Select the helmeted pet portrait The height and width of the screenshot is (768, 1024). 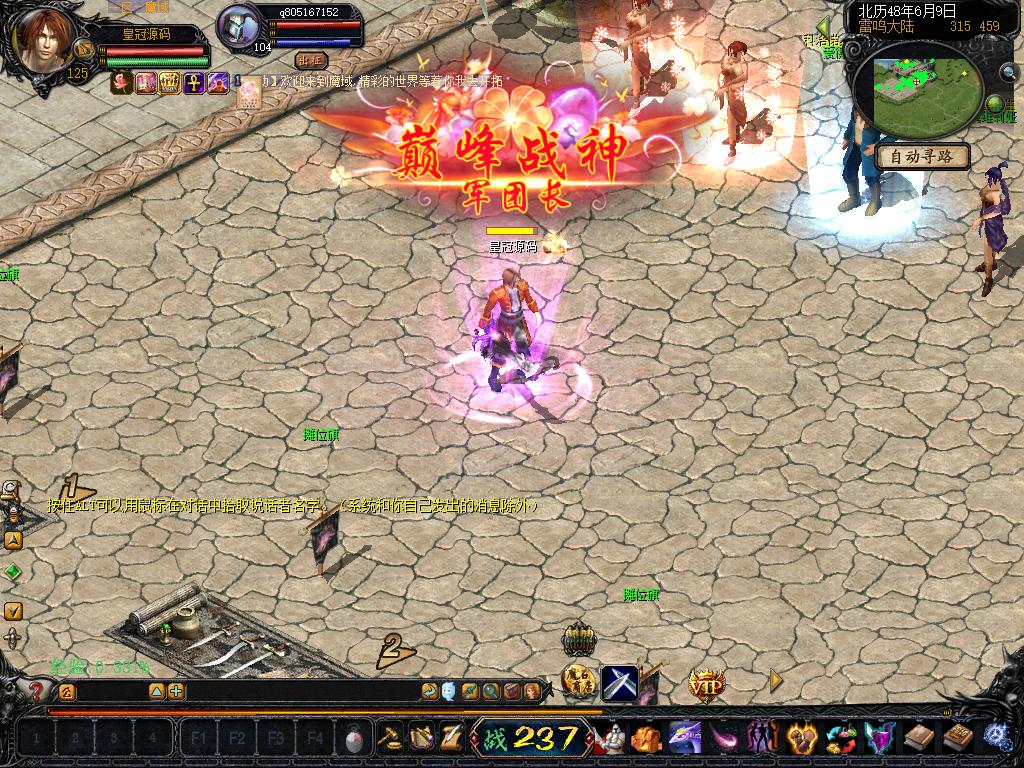pos(238,27)
